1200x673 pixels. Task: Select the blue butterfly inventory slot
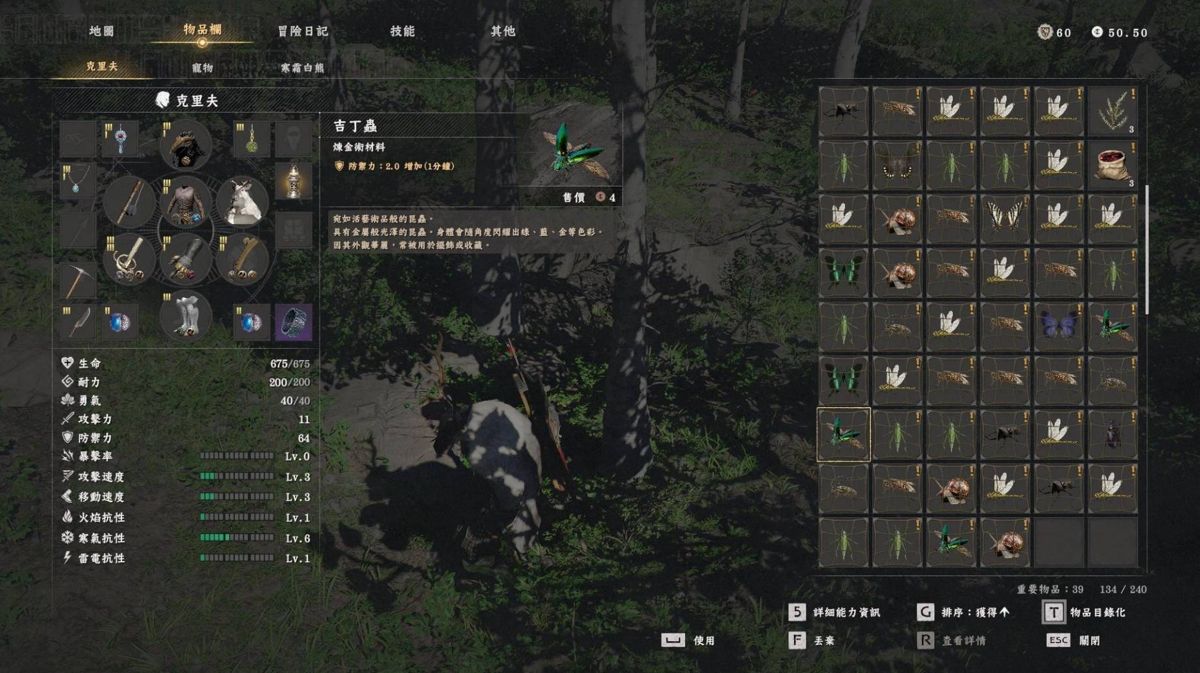1059,327
